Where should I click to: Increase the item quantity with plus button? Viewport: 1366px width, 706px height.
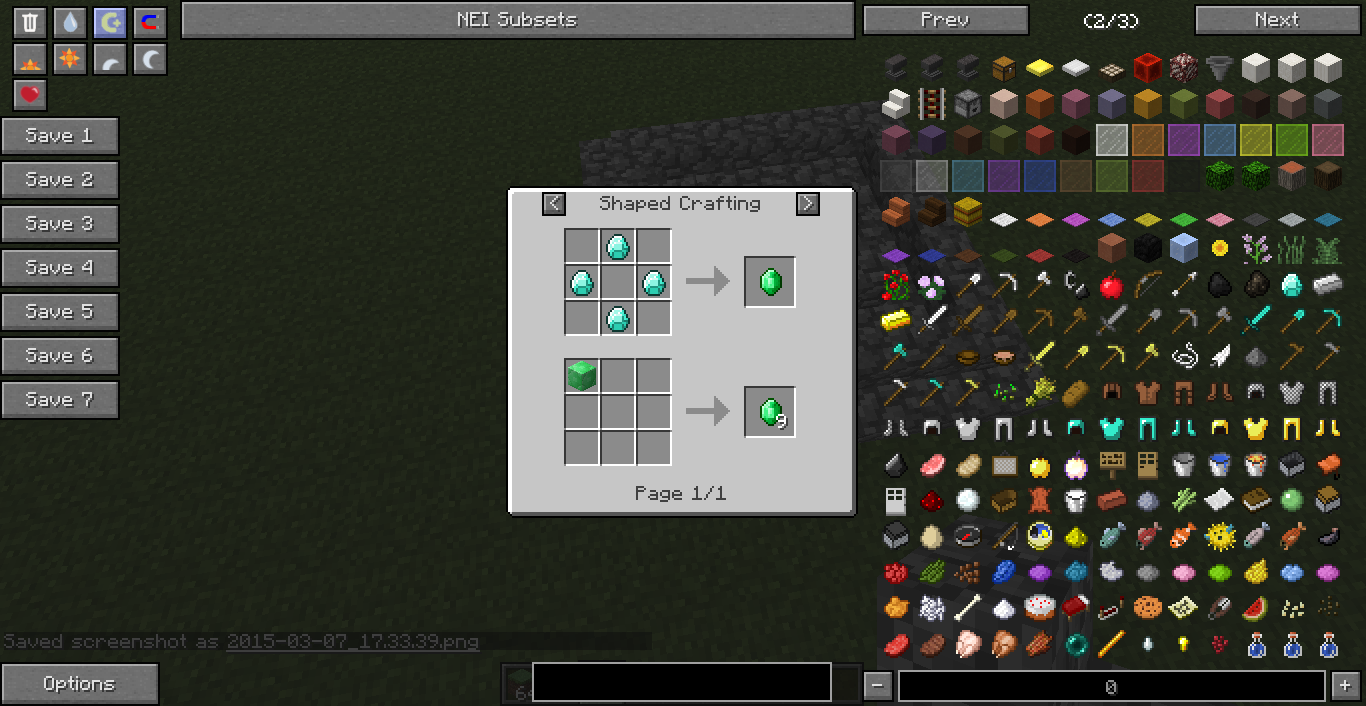point(1343,686)
